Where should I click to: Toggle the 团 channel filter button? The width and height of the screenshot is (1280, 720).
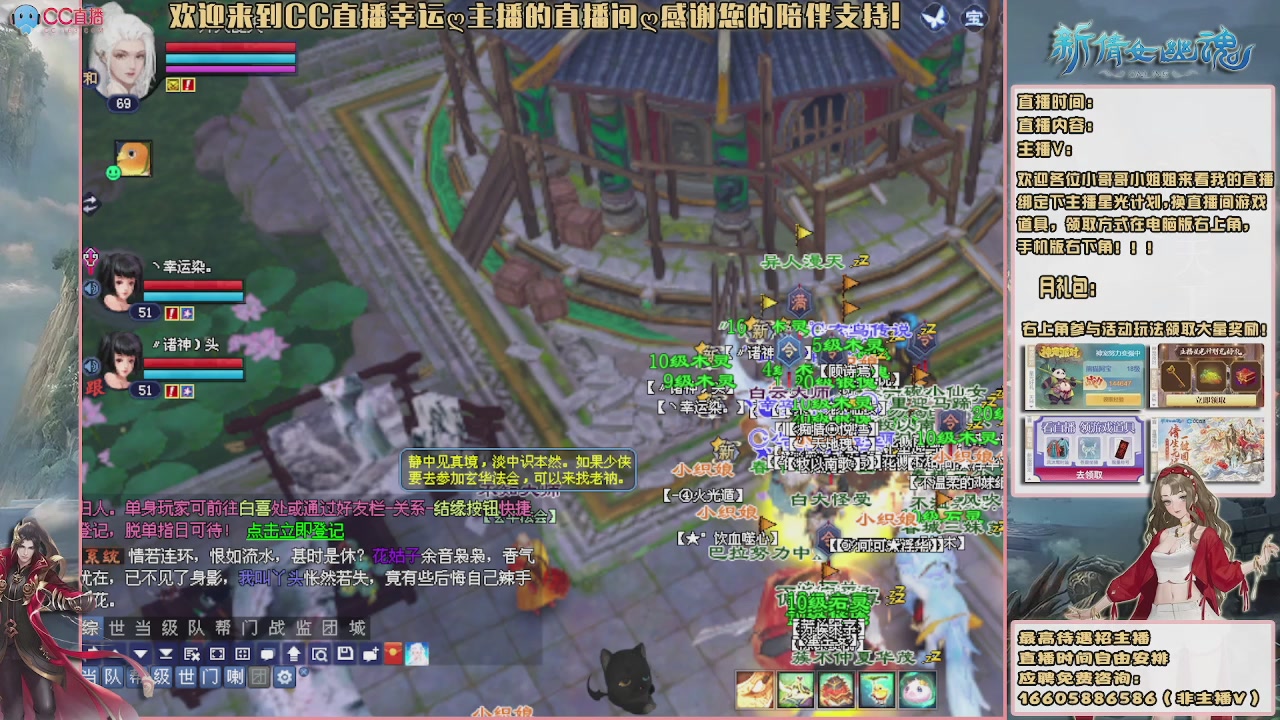(260, 677)
